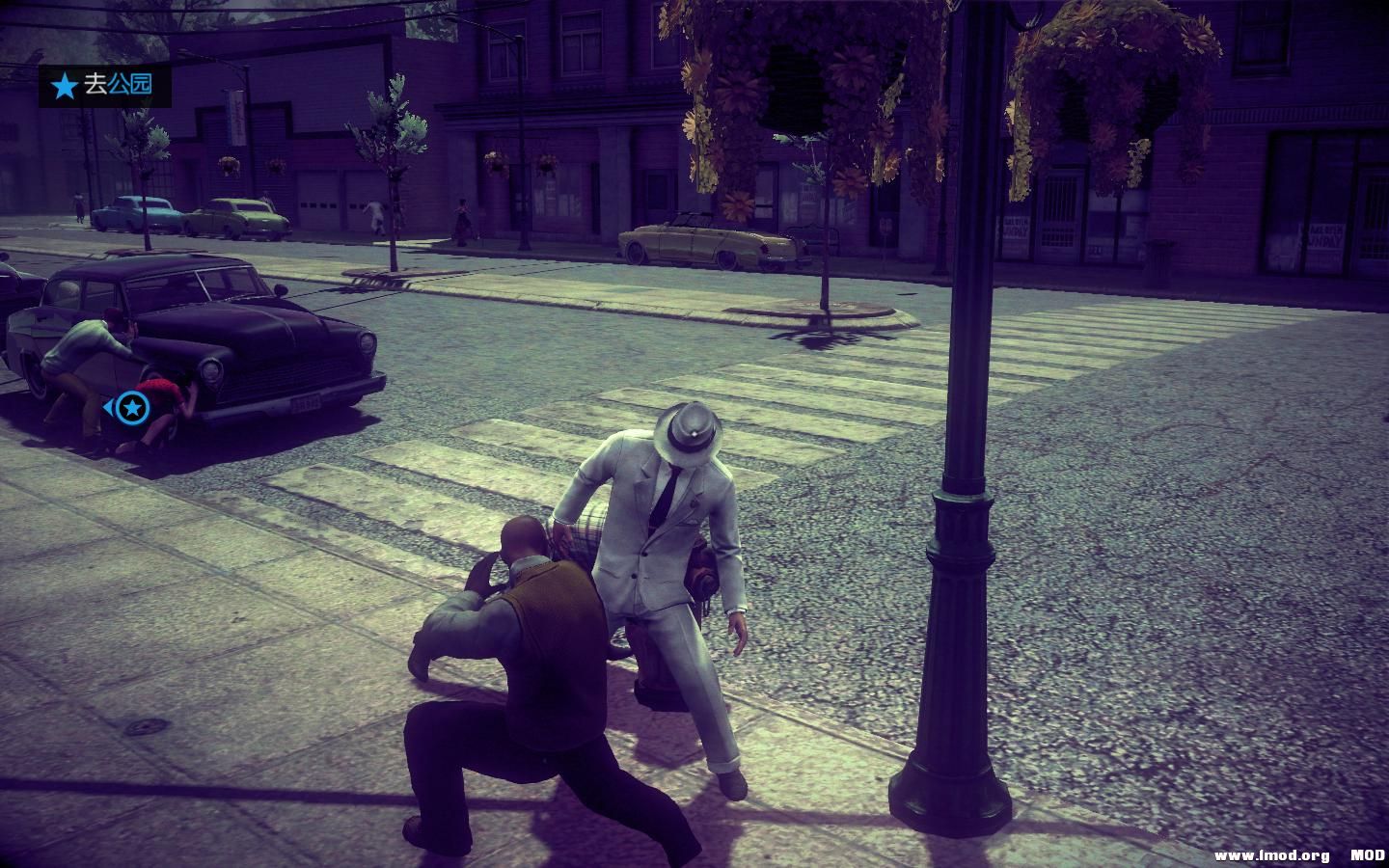Toggle the mission objective banner
This screenshot has width=1389, height=868.
106,87
